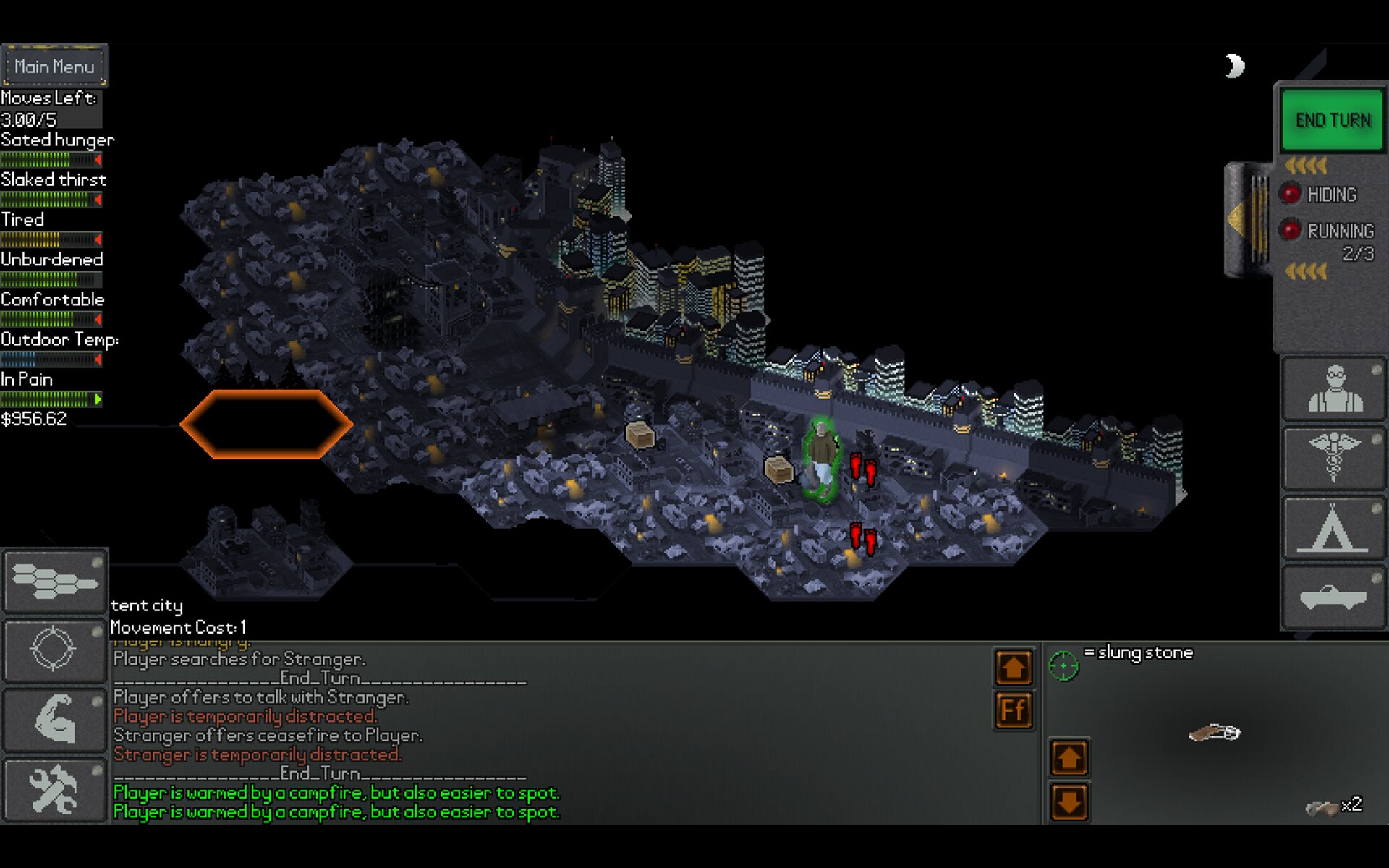1389x868 pixels.
Task: Open the caduceus medical conditions screen
Action: pyautogui.click(x=1334, y=459)
